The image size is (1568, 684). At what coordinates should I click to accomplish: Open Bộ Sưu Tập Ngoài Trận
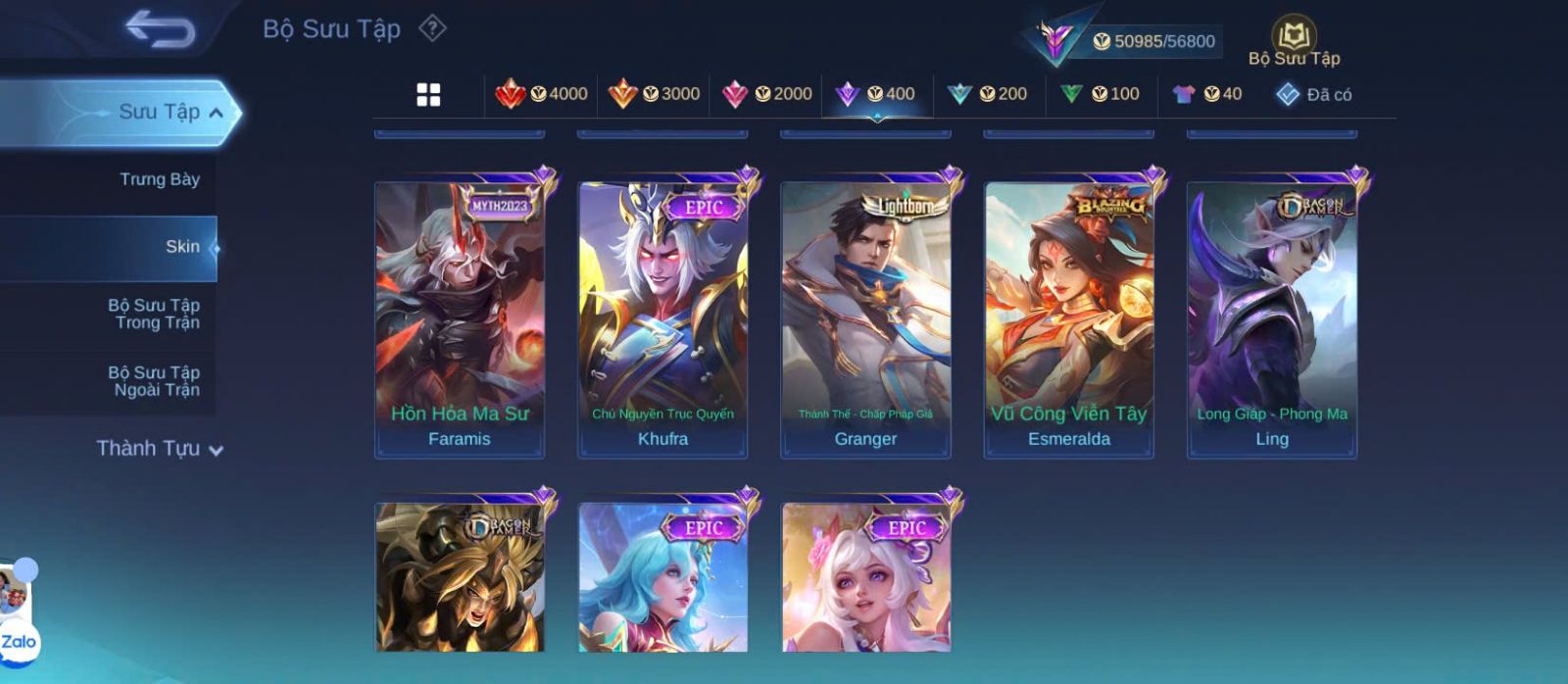[x=154, y=381]
